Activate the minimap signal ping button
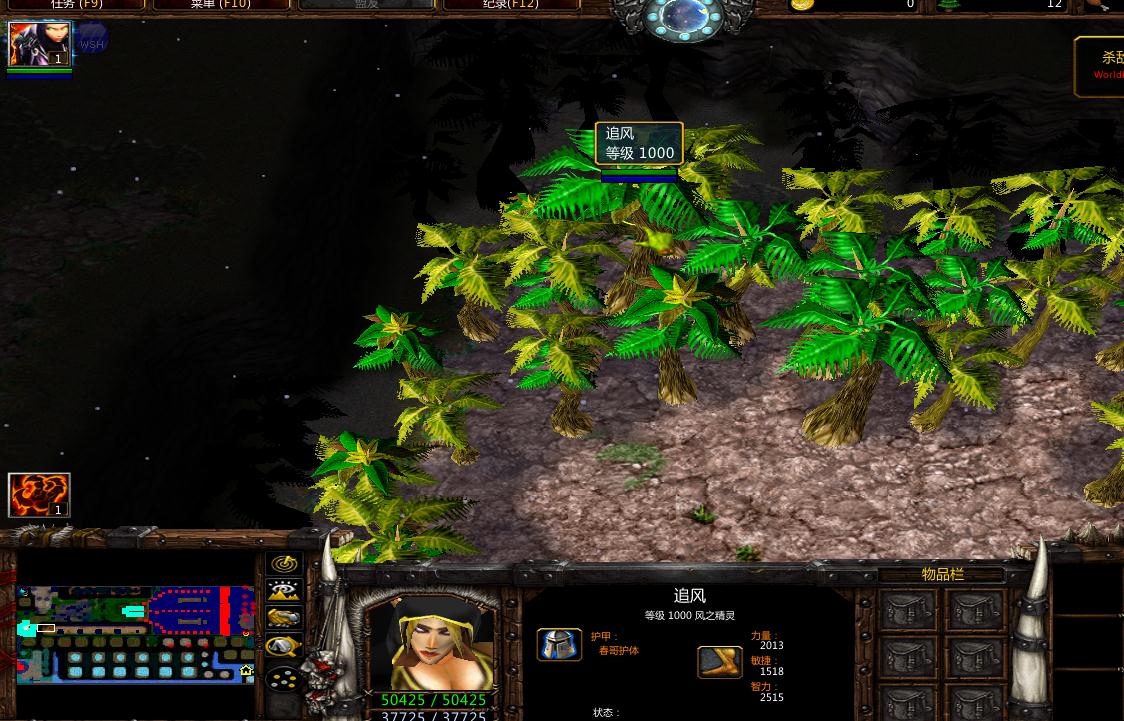1124x721 pixels. [x=284, y=564]
